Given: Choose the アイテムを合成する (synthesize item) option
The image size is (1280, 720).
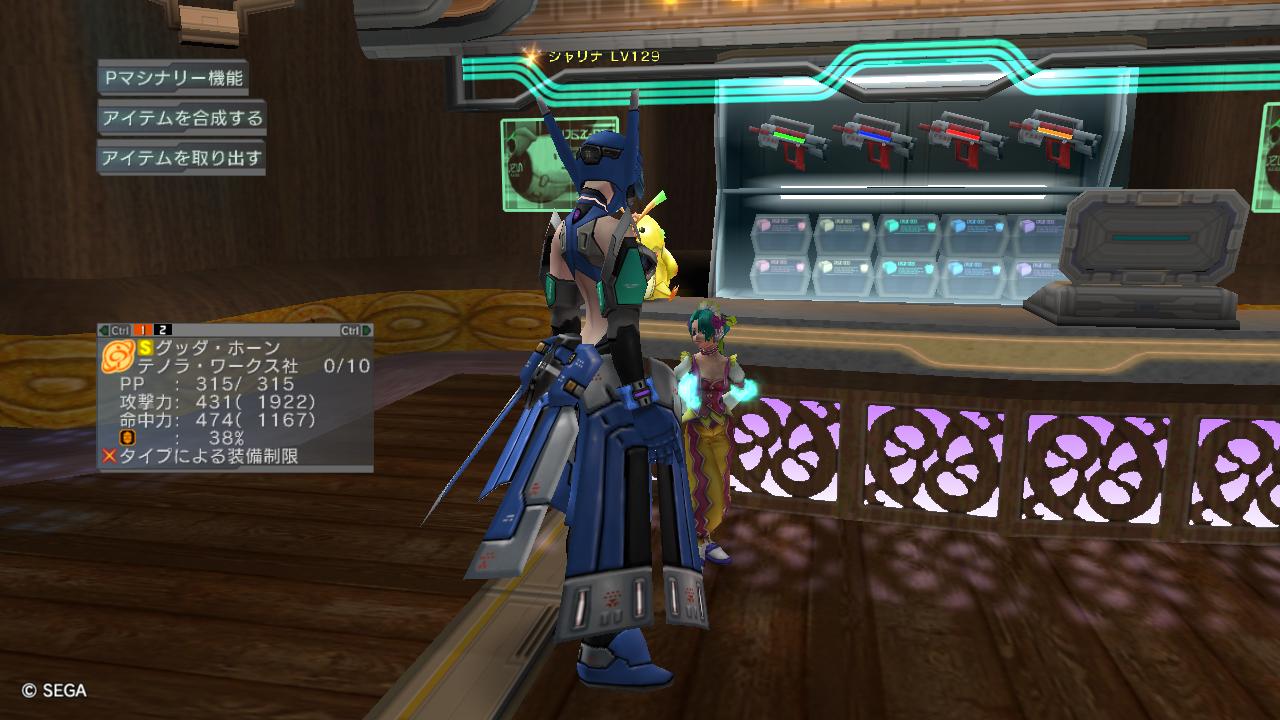Looking at the screenshot, I should pyautogui.click(x=181, y=118).
